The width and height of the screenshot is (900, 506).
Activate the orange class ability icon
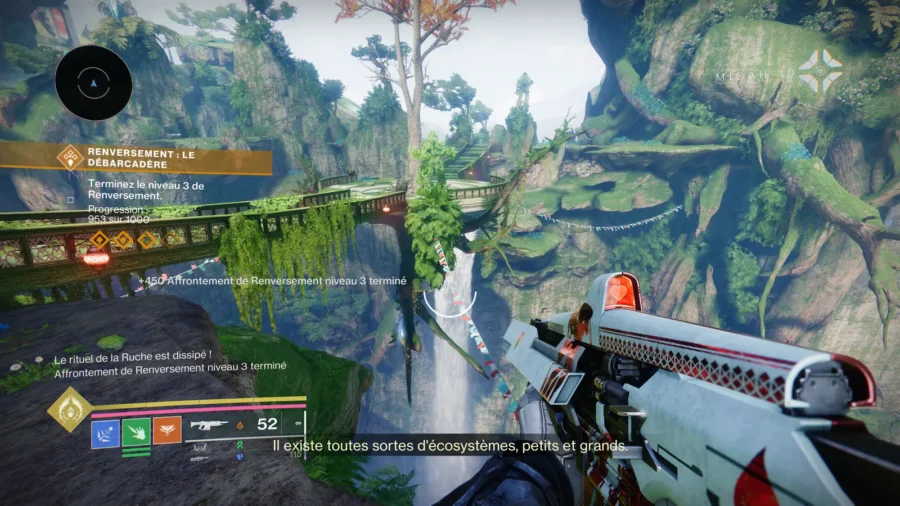(167, 431)
